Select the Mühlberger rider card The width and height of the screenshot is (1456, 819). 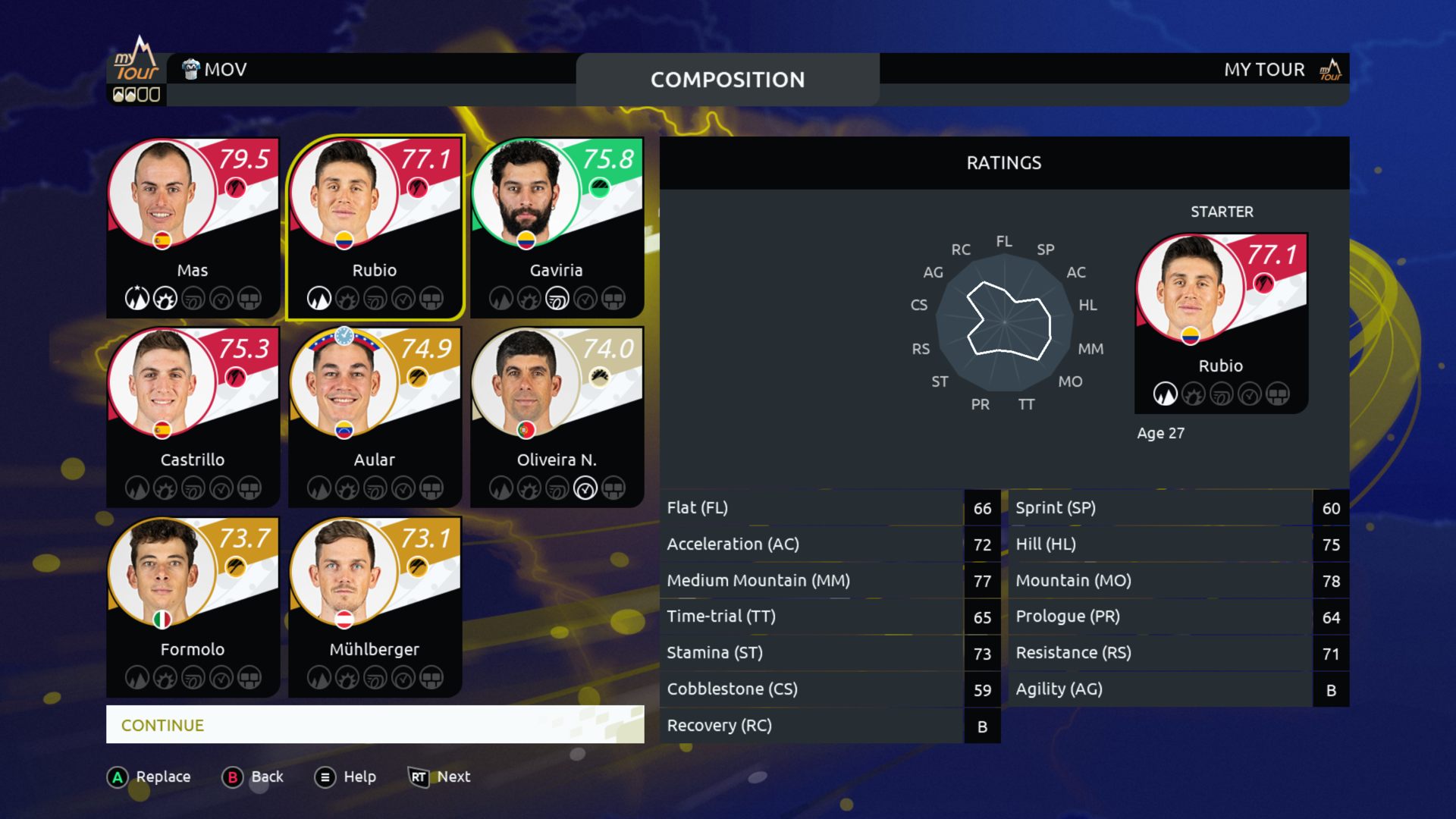point(375,607)
